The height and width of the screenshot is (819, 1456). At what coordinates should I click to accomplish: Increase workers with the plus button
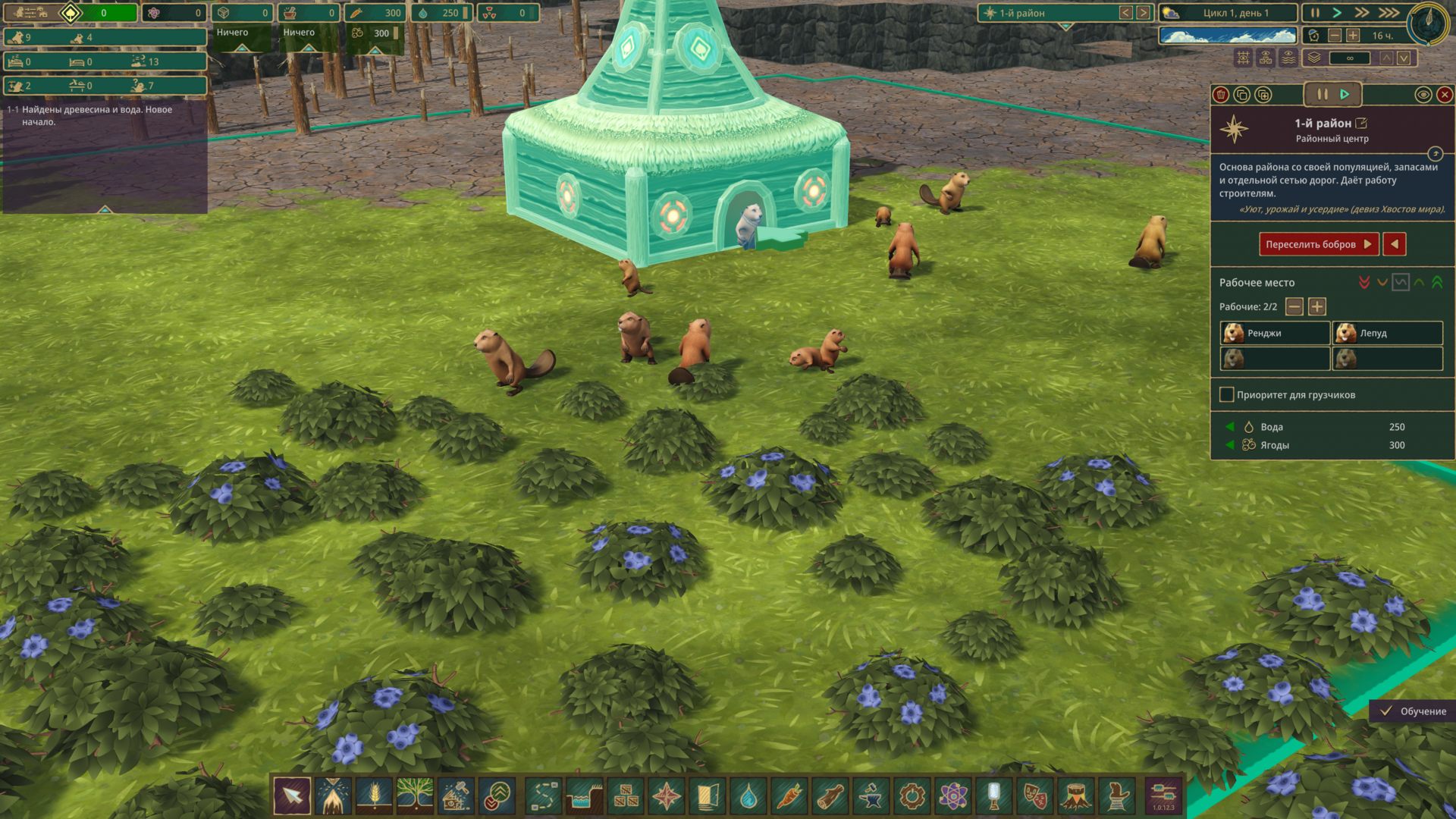point(1317,306)
